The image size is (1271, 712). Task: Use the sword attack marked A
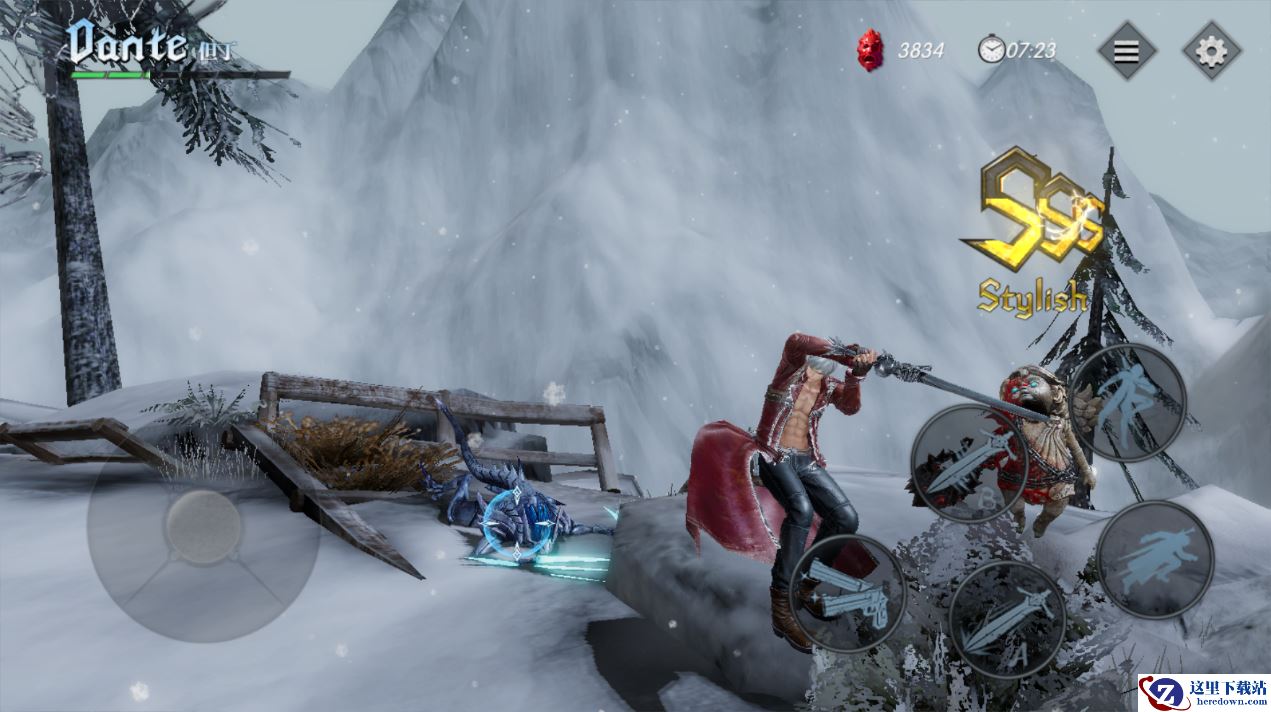click(1006, 618)
